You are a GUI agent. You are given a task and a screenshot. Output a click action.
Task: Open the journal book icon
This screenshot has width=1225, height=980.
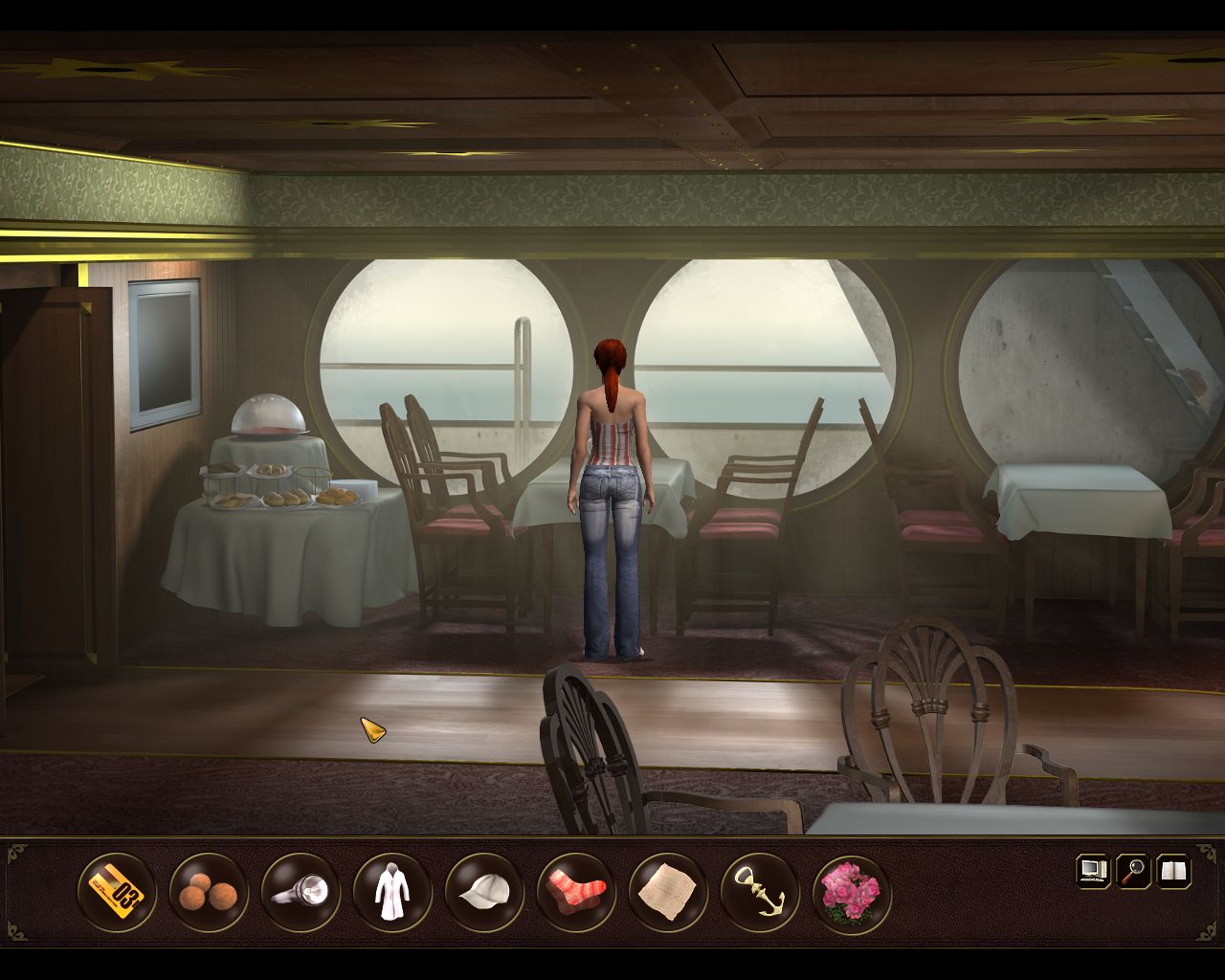pyautogui.click(x=1173, y=871)
